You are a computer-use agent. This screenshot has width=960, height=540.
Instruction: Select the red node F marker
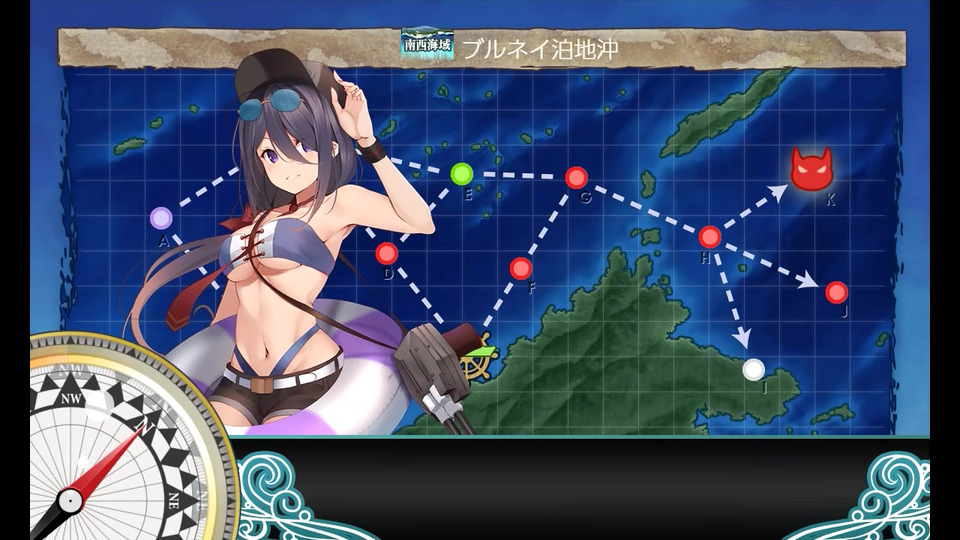click(520, 268)
